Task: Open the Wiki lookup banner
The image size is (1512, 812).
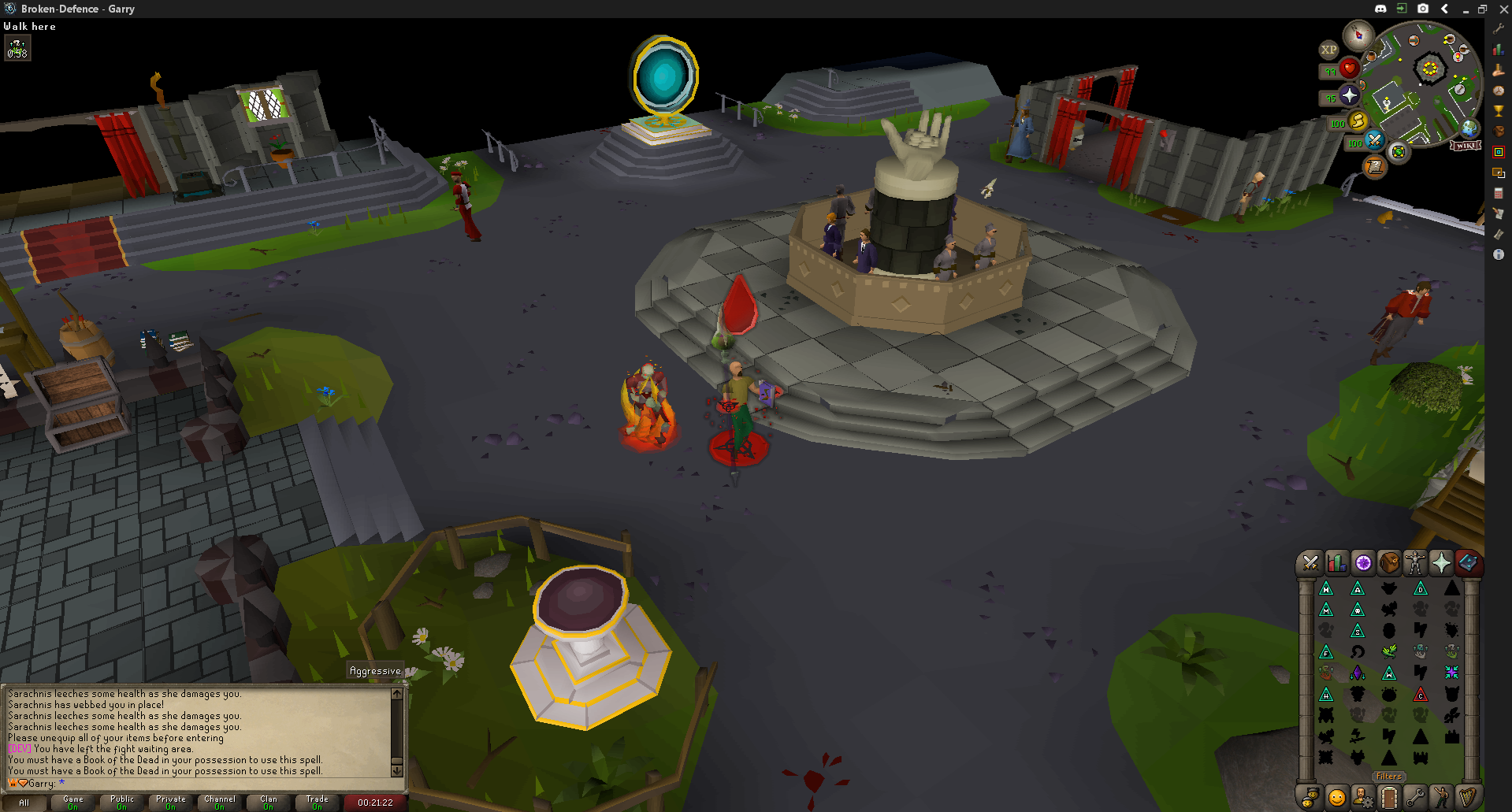Action: [x=1466, y=145]
